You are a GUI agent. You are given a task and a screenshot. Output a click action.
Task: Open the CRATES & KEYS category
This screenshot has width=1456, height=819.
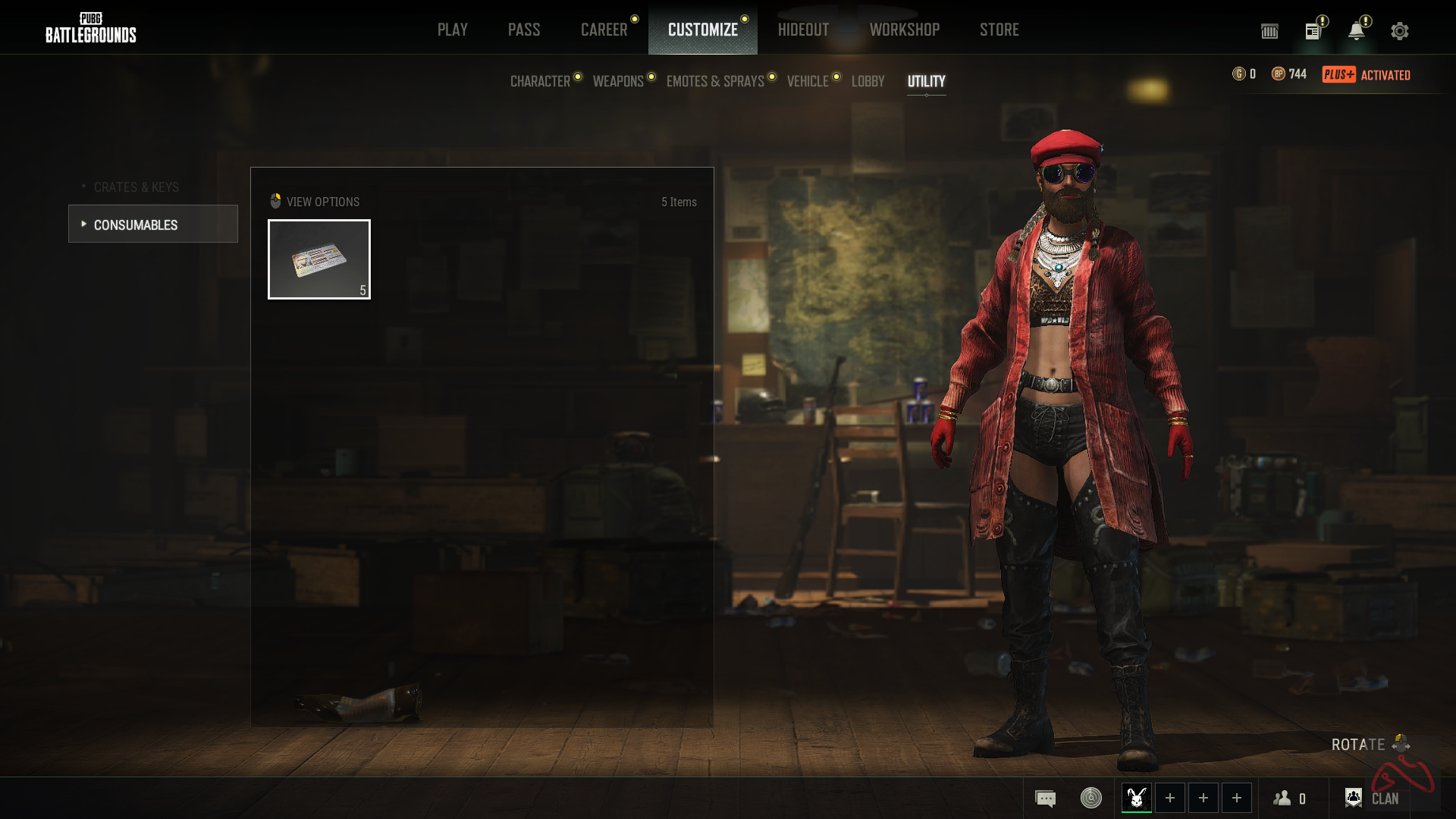136,187
